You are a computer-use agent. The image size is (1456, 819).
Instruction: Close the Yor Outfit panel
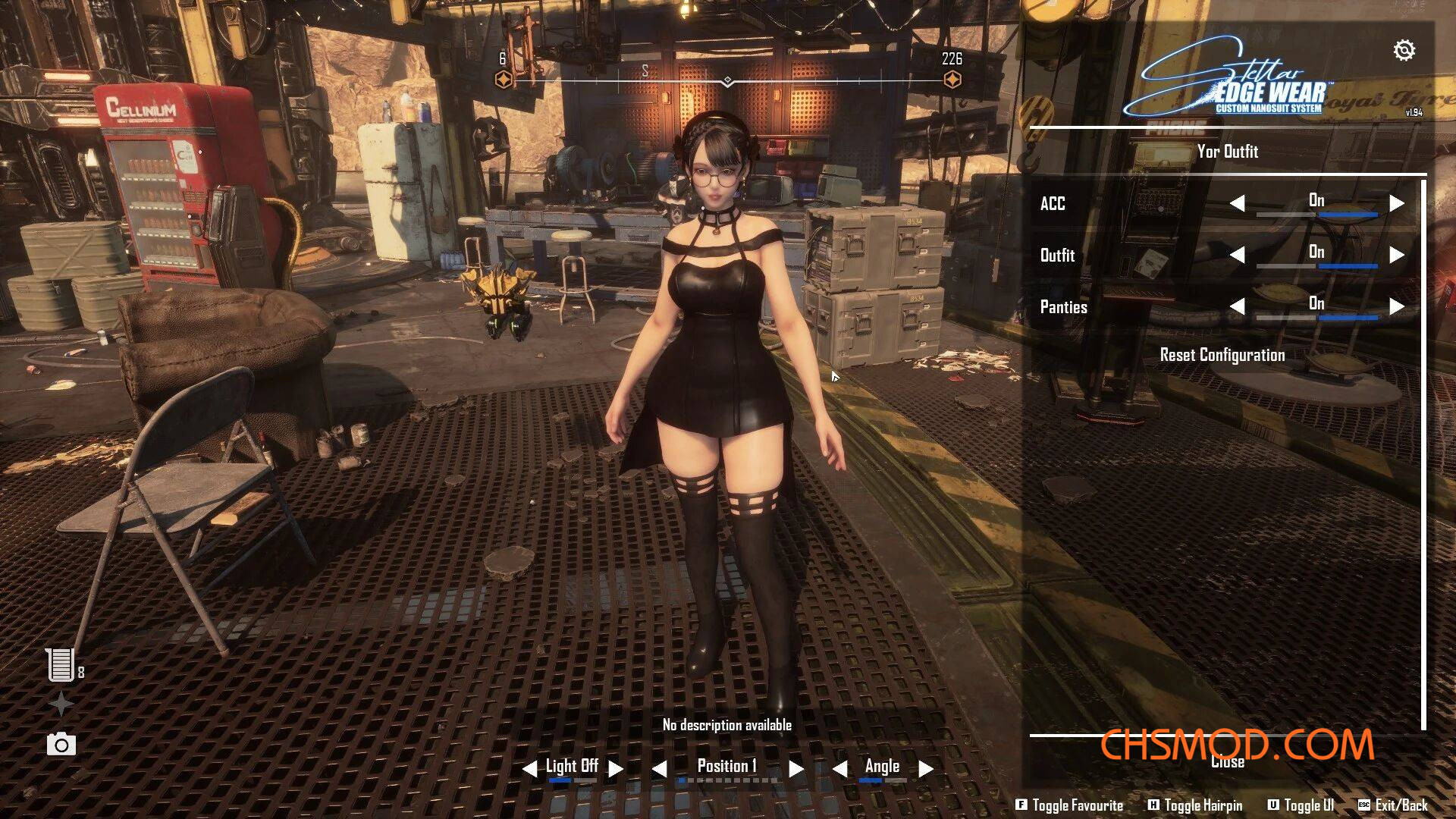pyautogui.click(x=1227, y=762)
